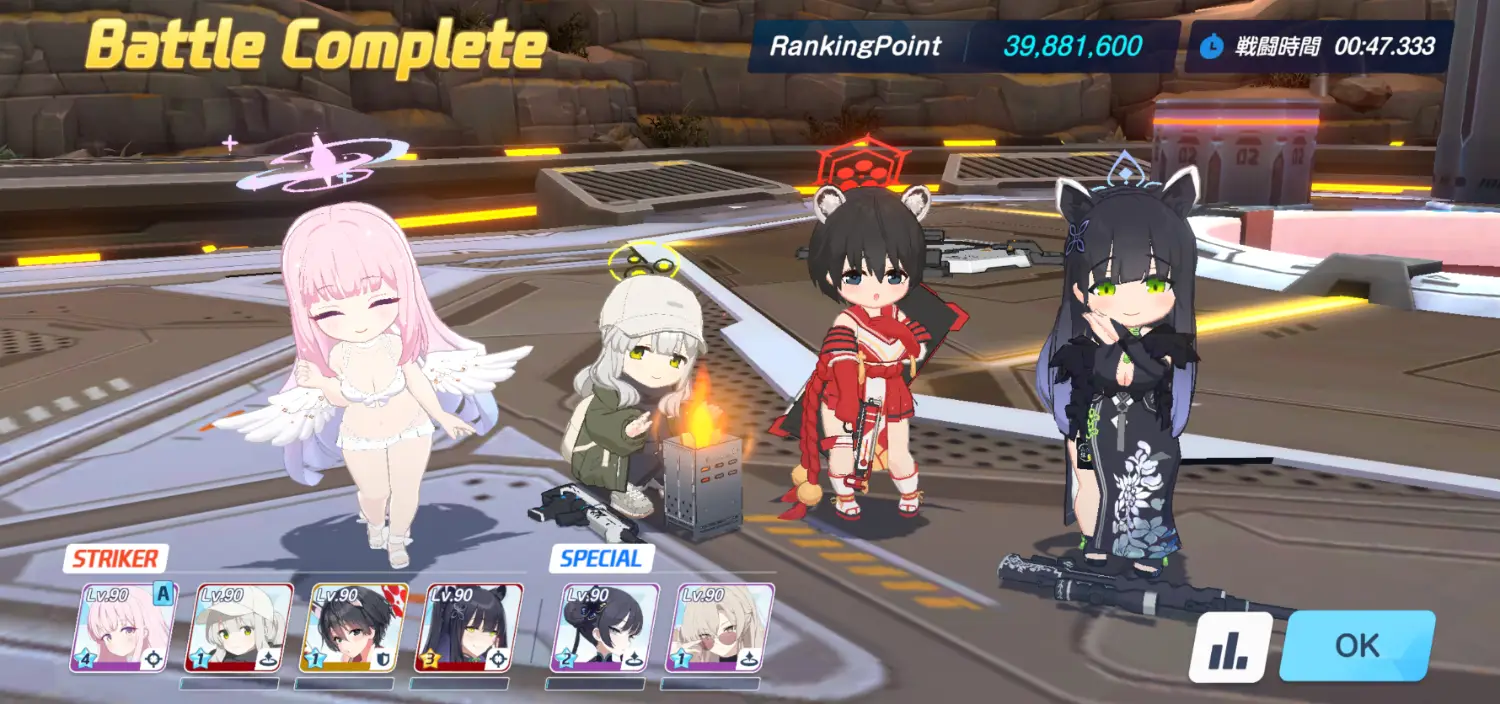Pick the cat-eared black-haired striker portrait

click(469, 628)
